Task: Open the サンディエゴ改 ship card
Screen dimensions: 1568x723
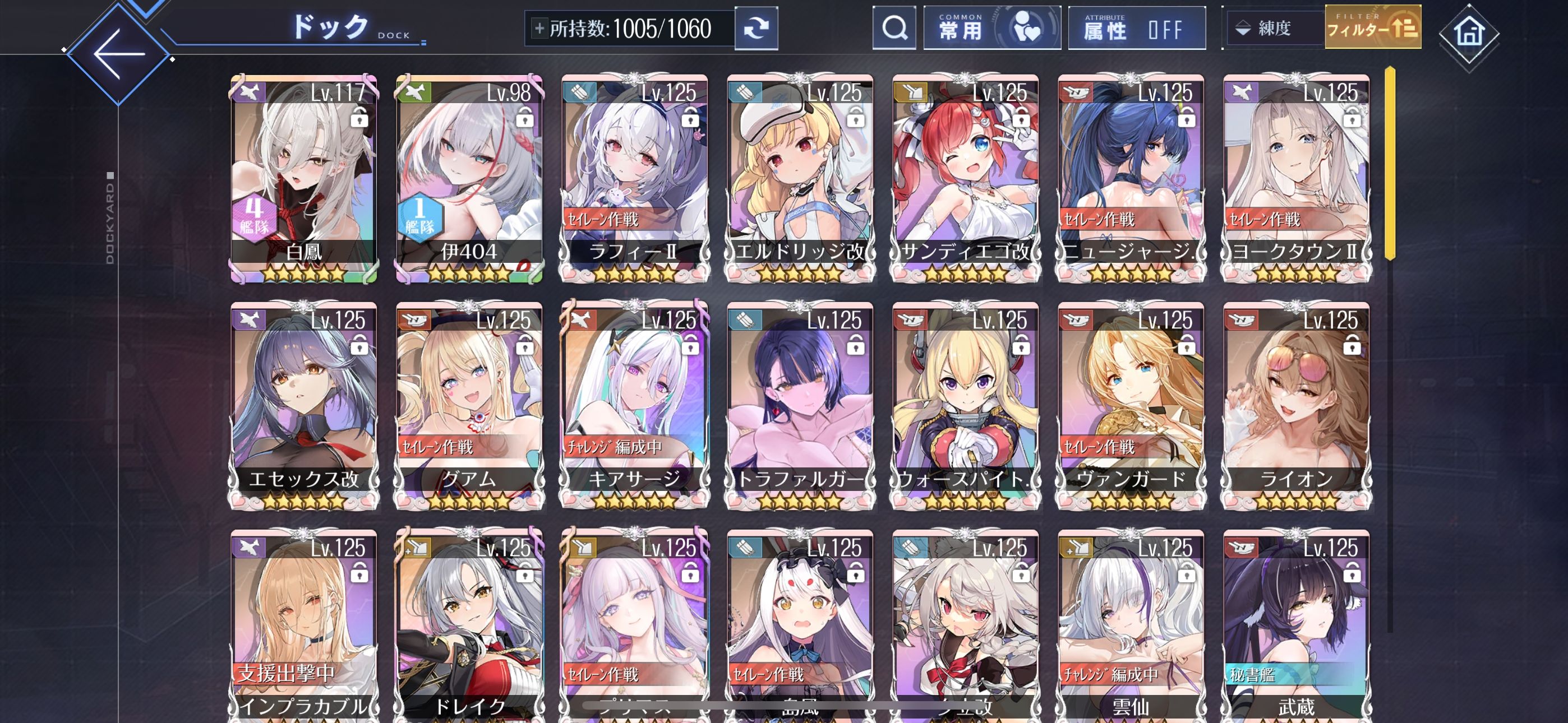Action: tap(965, 178)
